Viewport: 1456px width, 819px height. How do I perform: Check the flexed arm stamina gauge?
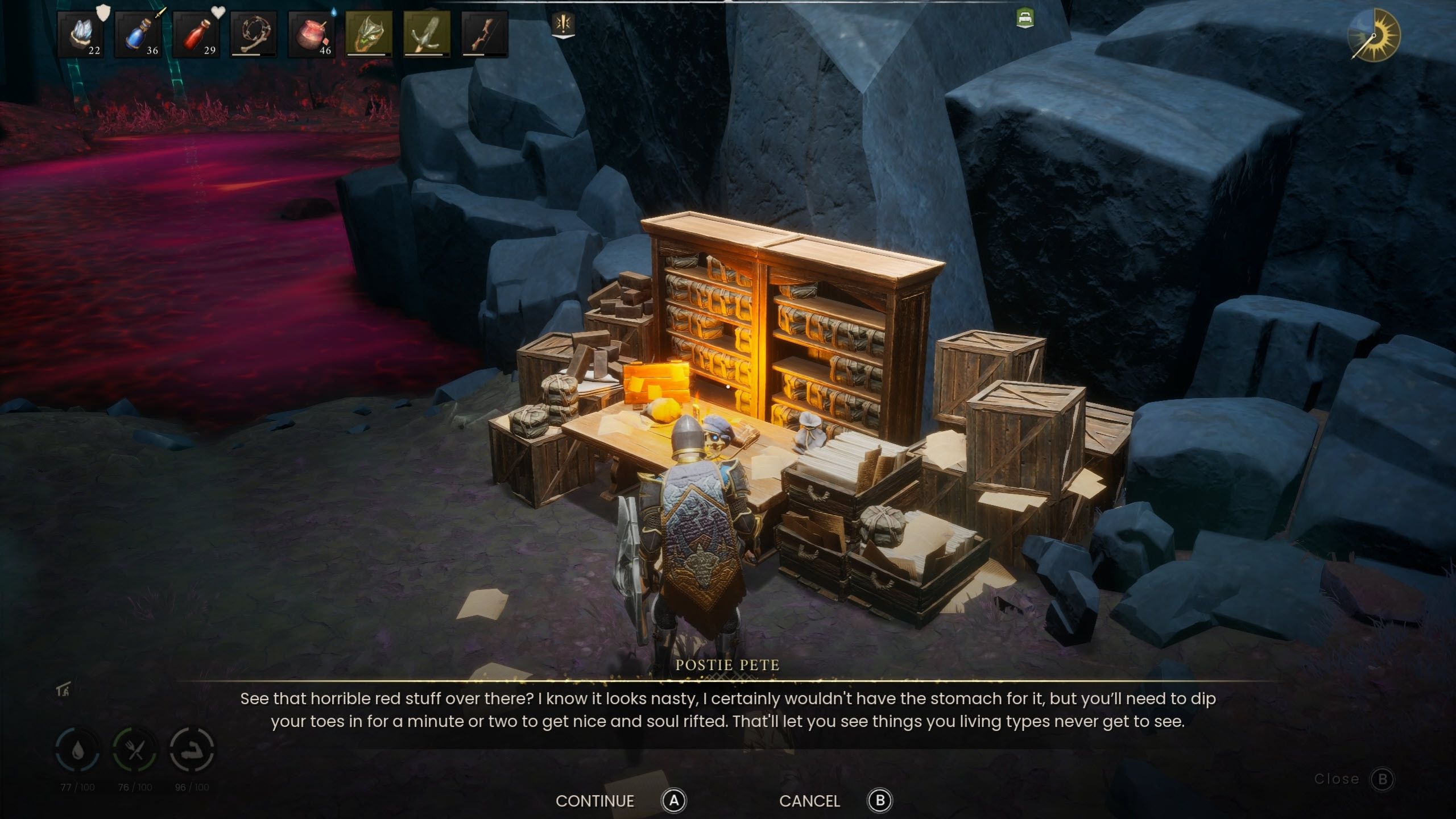click(192, 750)
